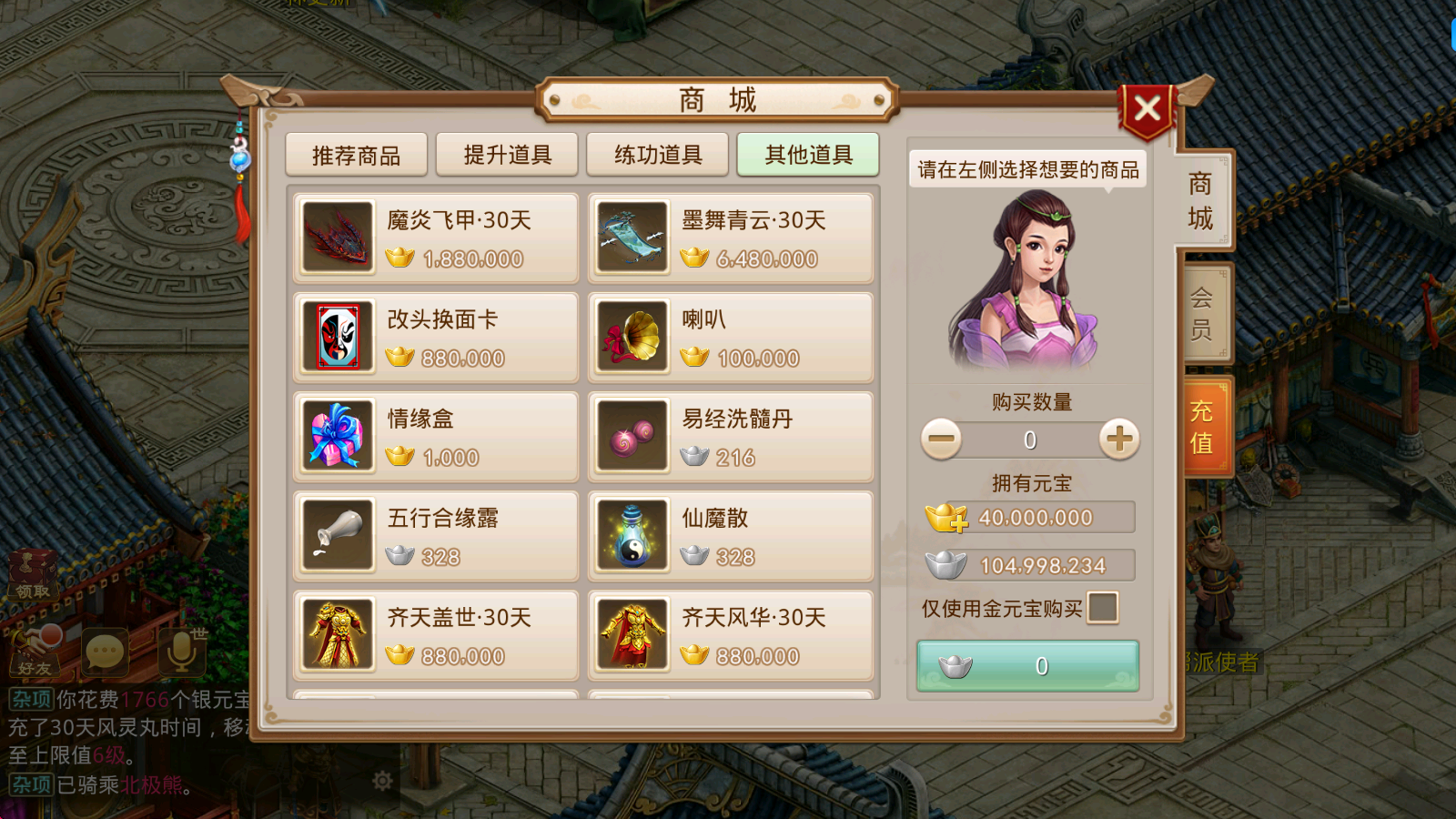Click the settings gear icon
This screenshot has height=819, width=1456.
[382, 781]
